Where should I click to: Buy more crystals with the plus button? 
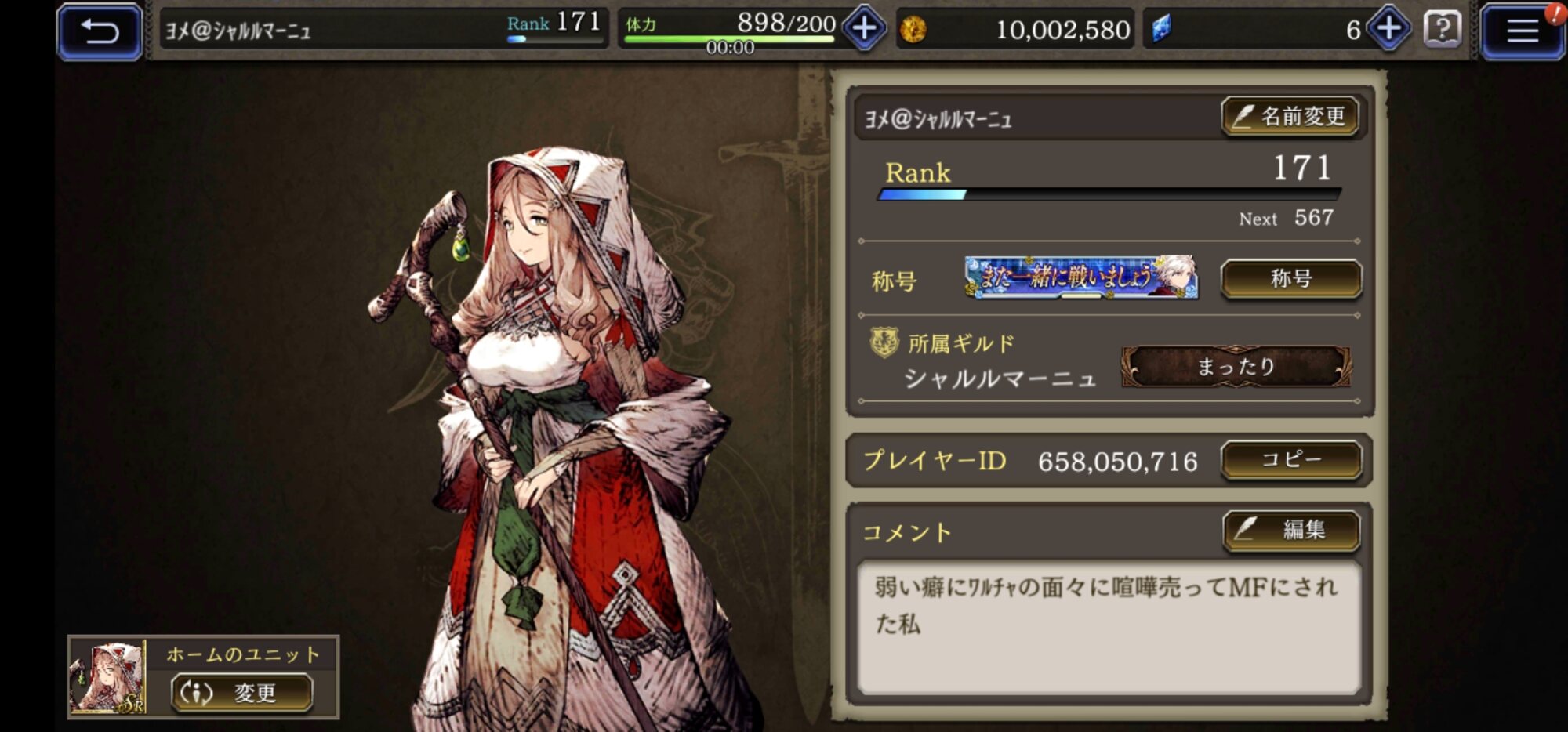click(x=1388, y=30)
